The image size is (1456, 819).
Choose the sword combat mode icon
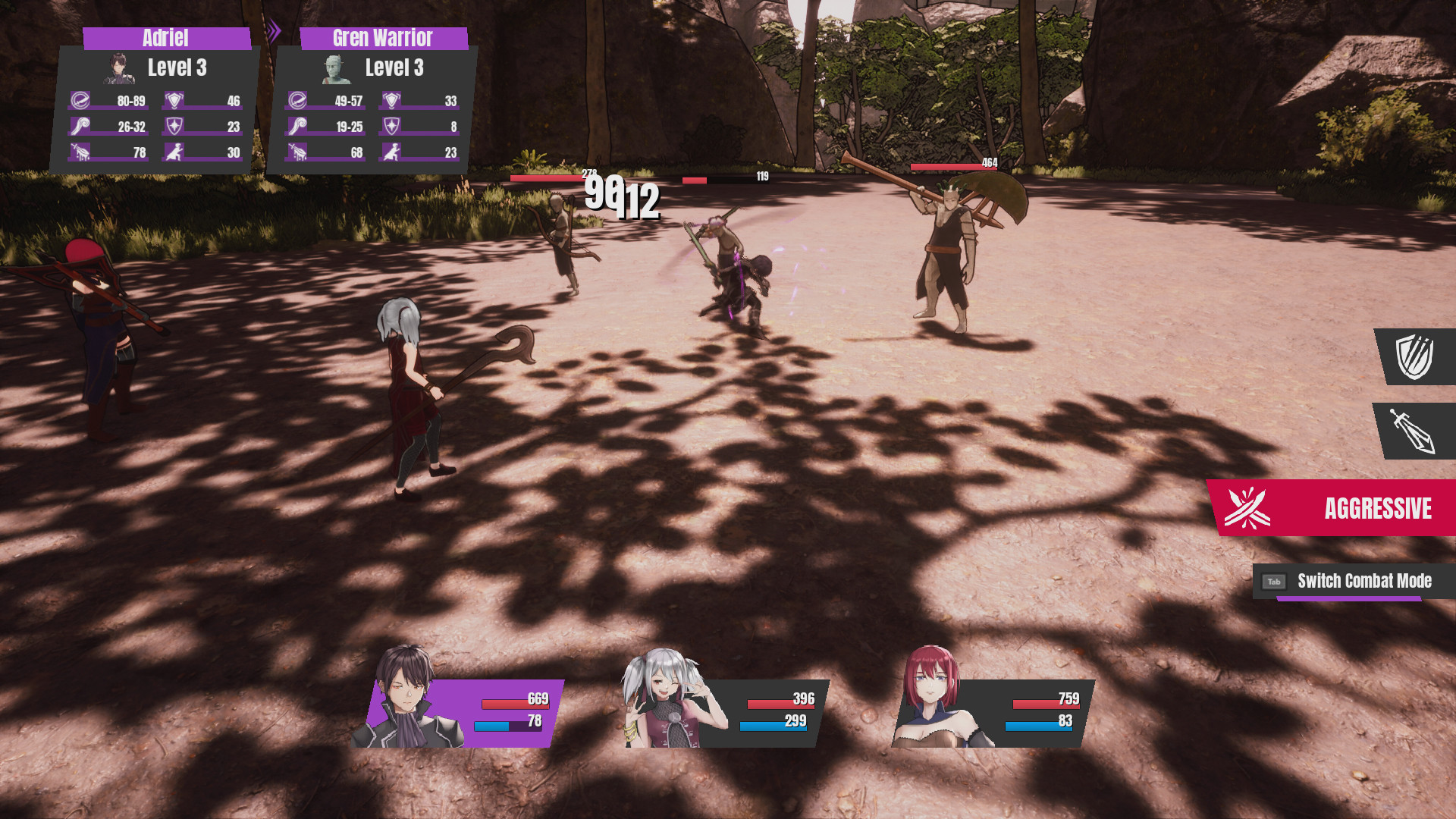coord(1414,431)
